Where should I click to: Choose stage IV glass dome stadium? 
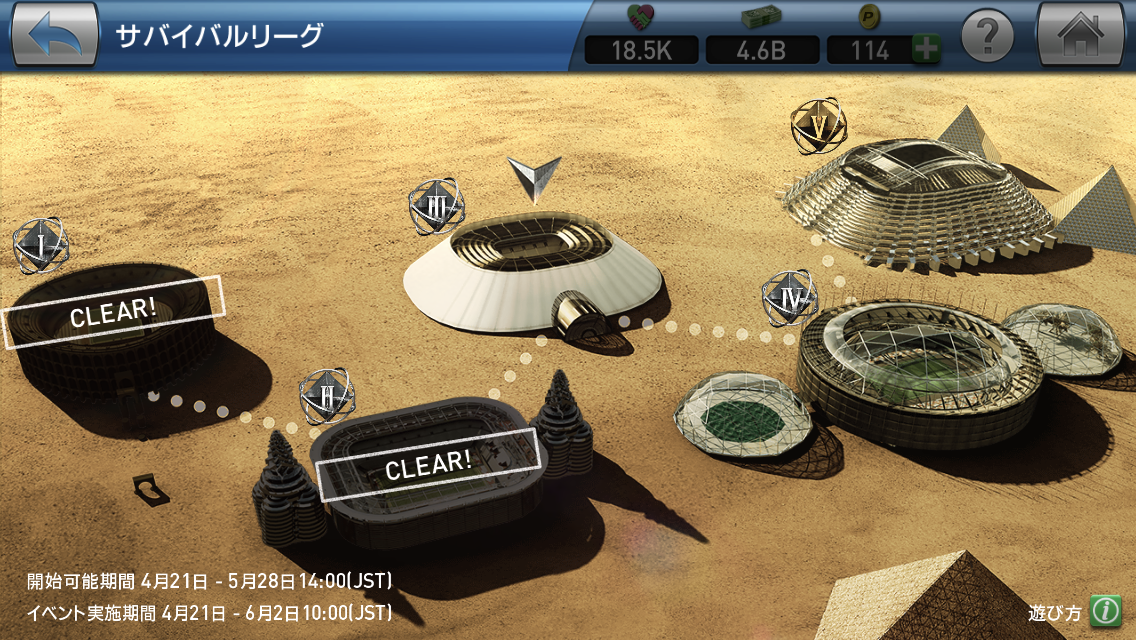pos(918,370)
